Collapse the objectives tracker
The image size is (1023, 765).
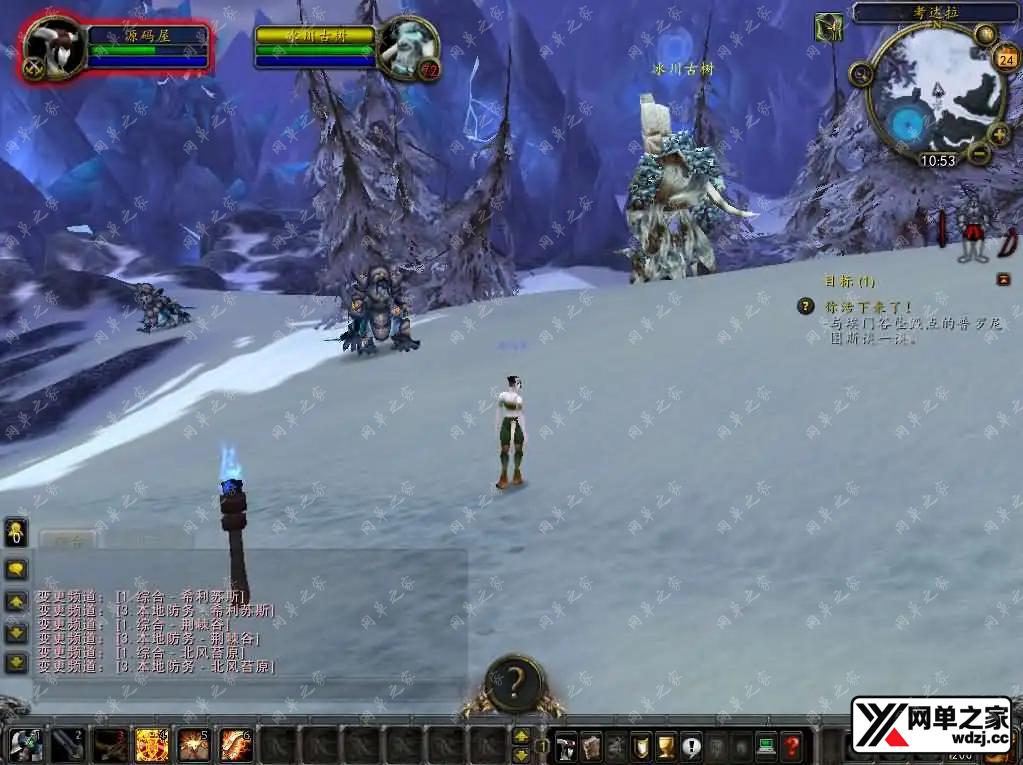tap(1003, 280)
